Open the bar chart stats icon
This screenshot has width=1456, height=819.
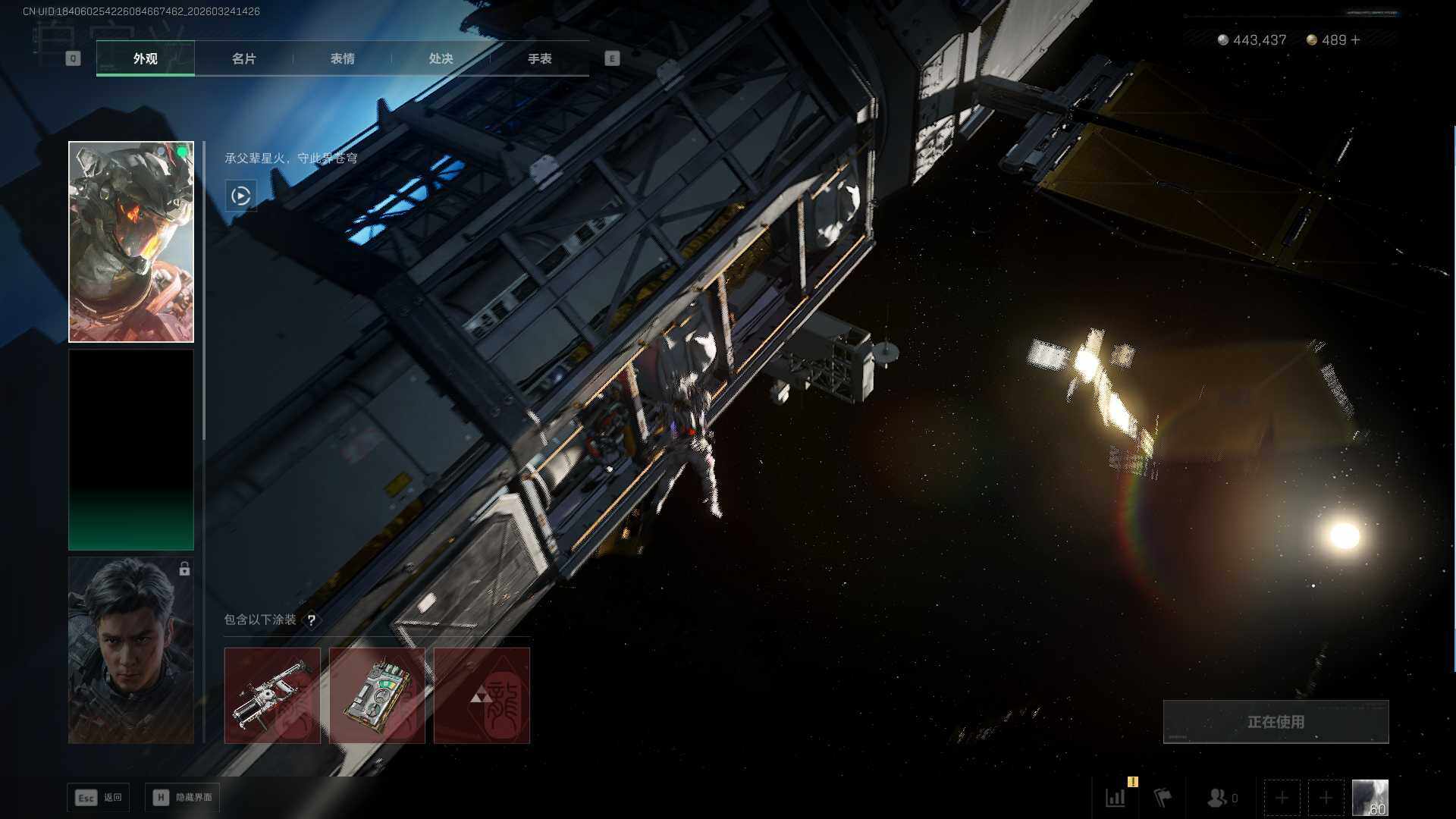(1116, 798)
